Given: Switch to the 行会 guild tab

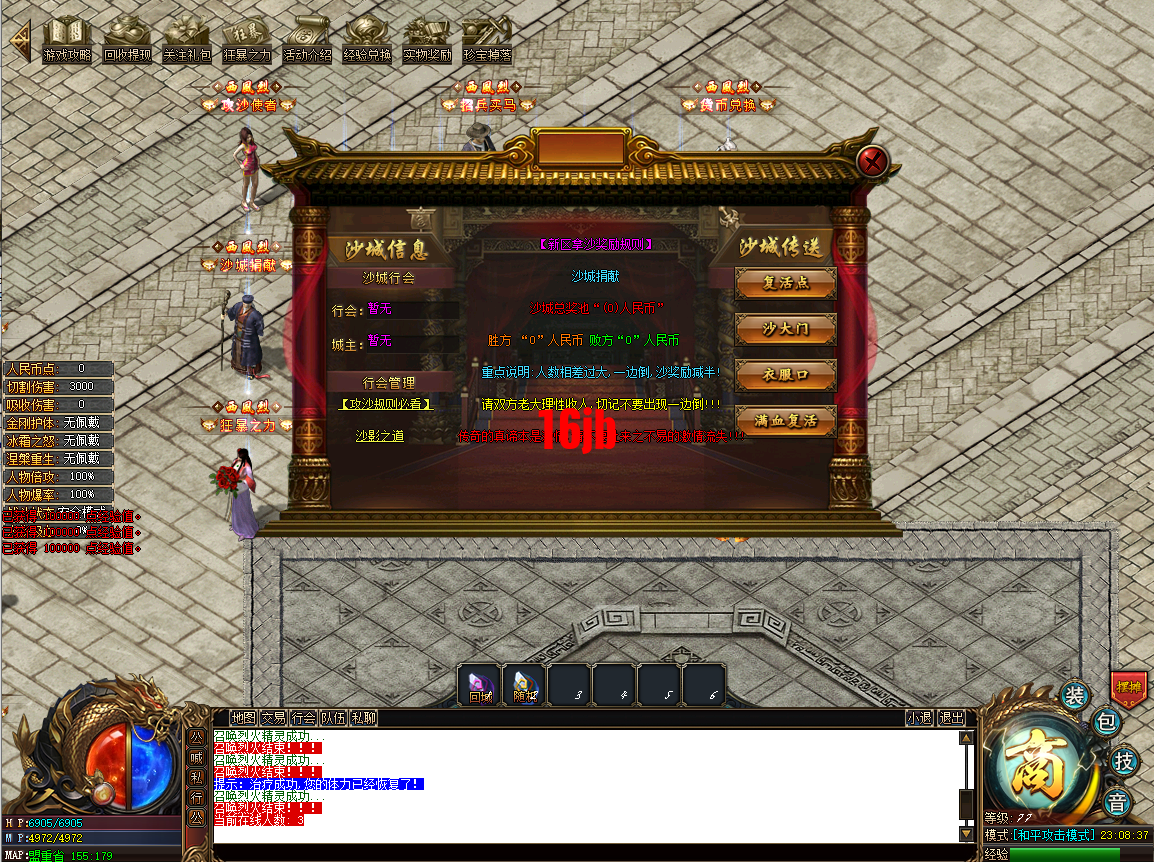Looking at the screenshot, I should point(304,718).
